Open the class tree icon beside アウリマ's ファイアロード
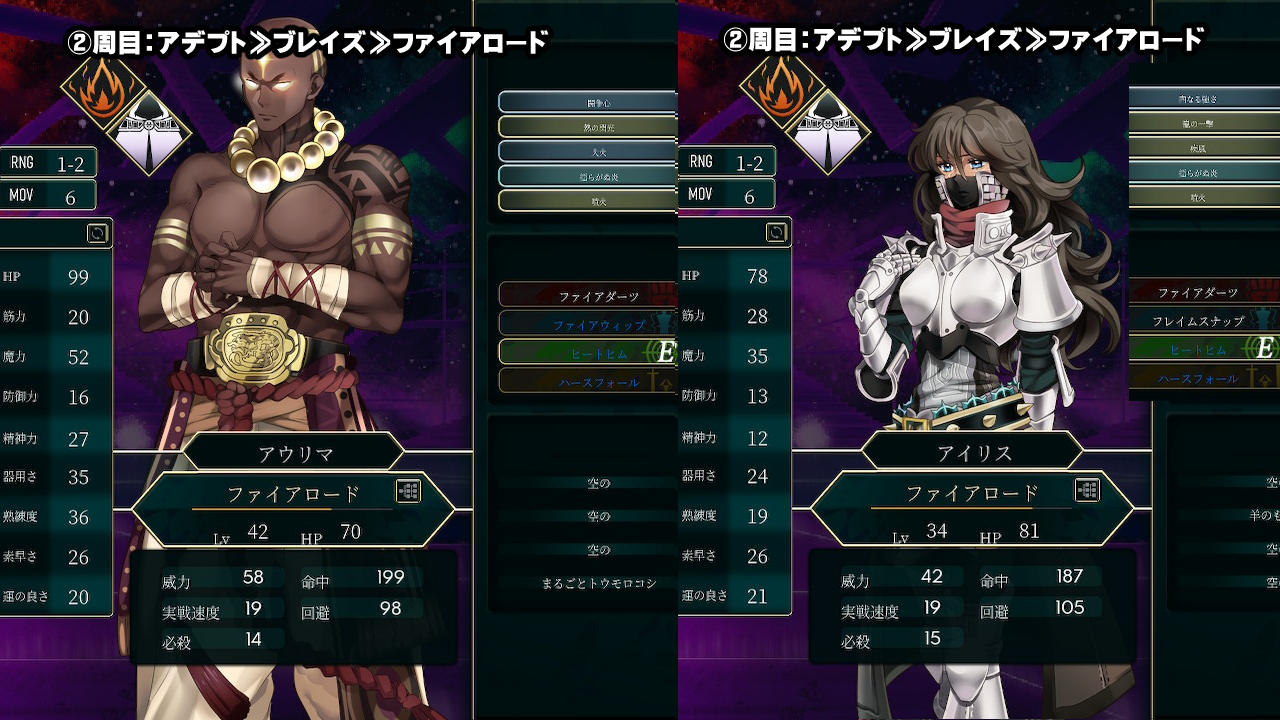The image size is (1280, 720). 408,491
